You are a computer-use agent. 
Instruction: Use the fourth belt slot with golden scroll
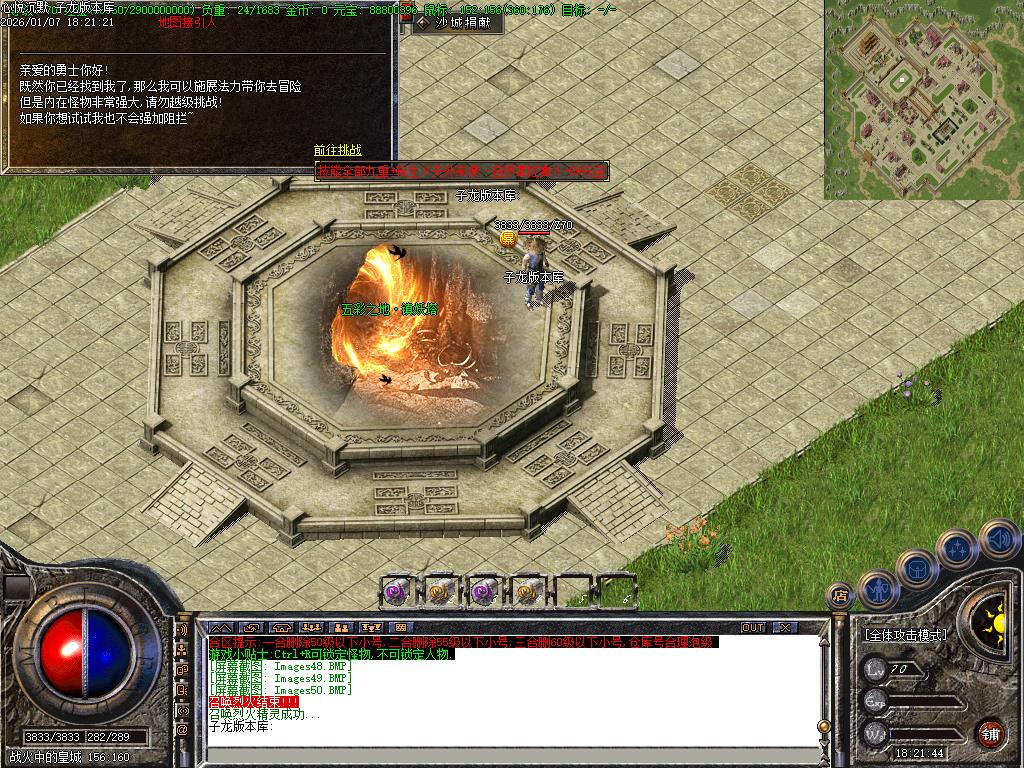tap(527, 591)
